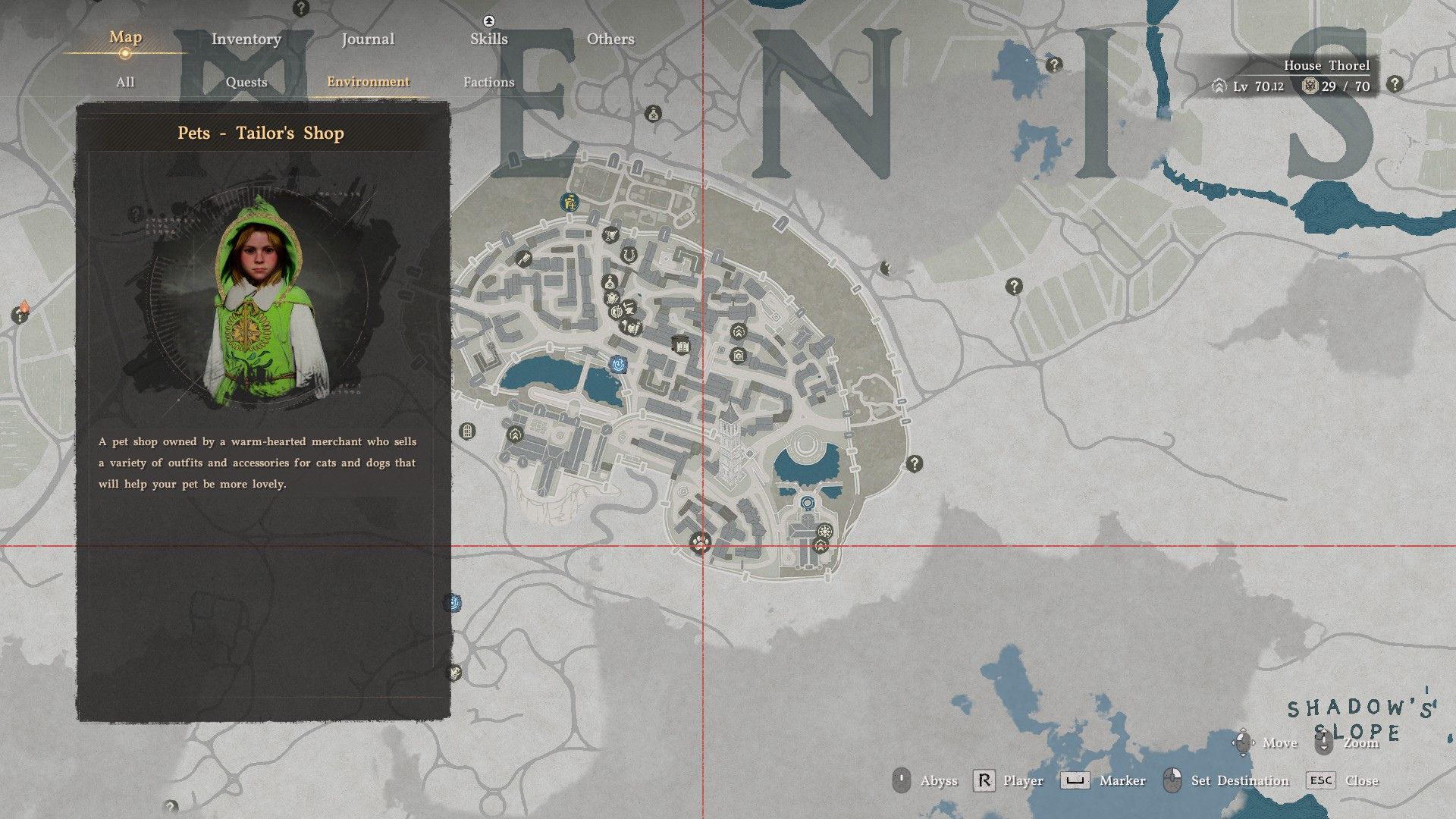The width and height of the screenshot is (1456, 819).
Task: Open the Journal tab
Action: [x=368, y=39]
